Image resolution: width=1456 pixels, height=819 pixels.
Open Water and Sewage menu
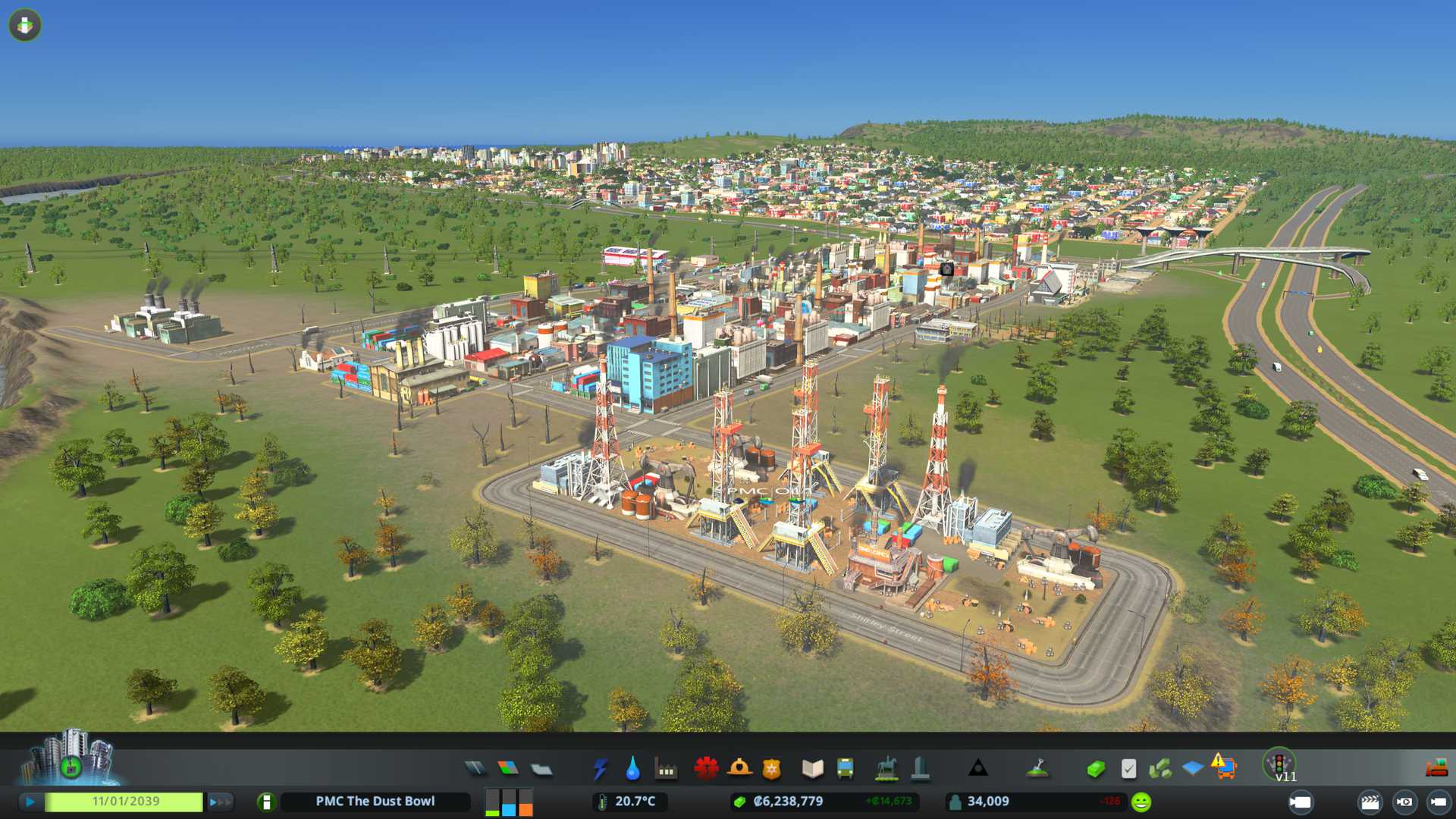(632, 769)
